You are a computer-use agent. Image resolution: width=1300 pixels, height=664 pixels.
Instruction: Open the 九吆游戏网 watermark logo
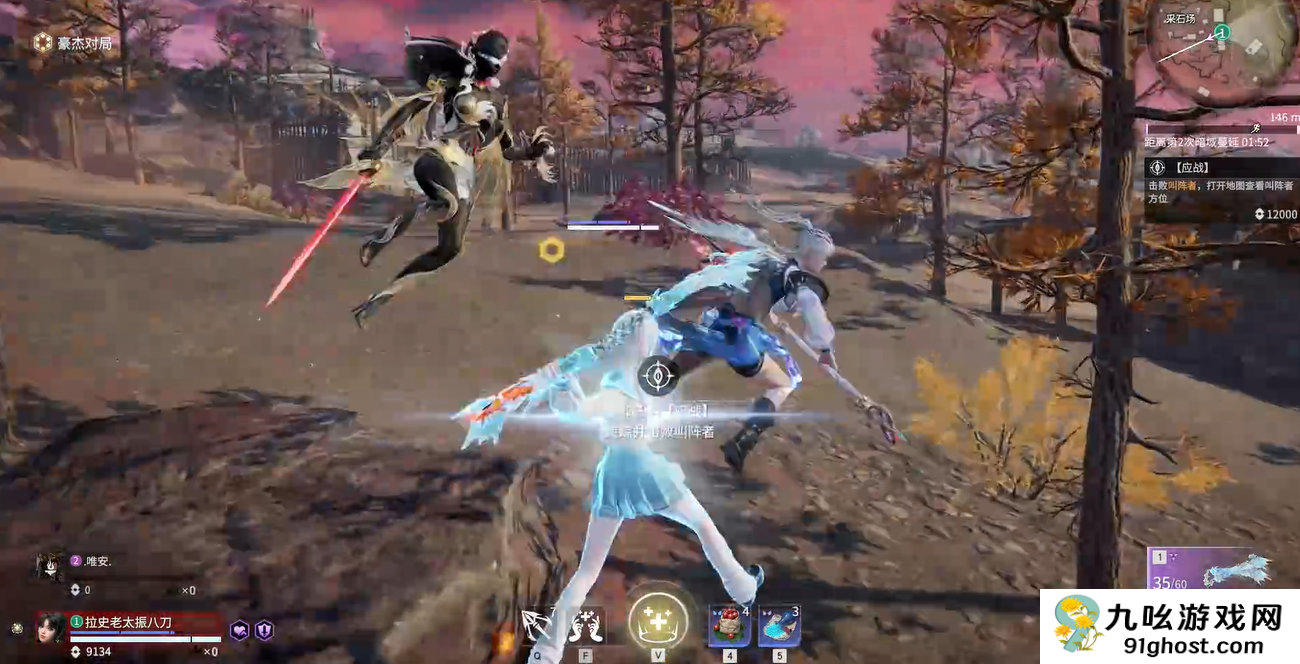coord(1170,627)
